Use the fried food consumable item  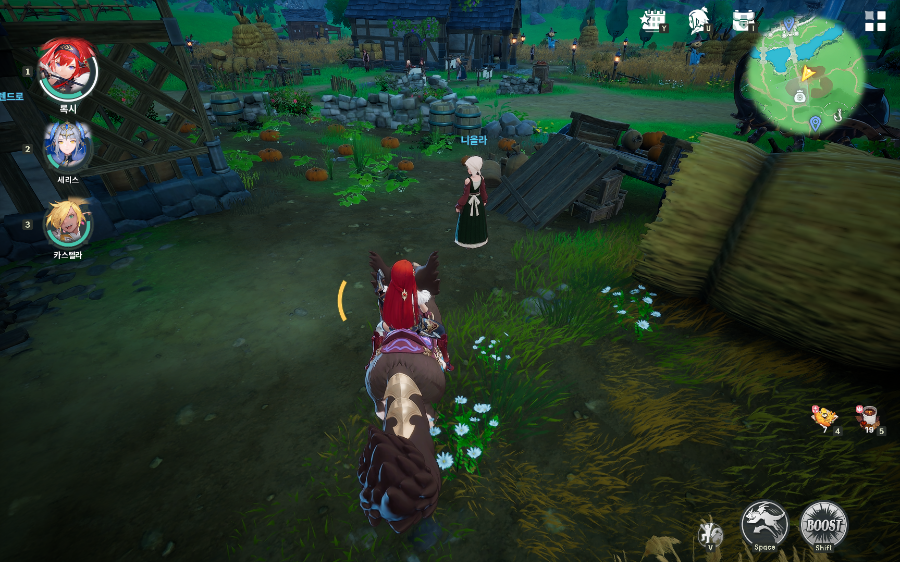click(x=824, y=417)
